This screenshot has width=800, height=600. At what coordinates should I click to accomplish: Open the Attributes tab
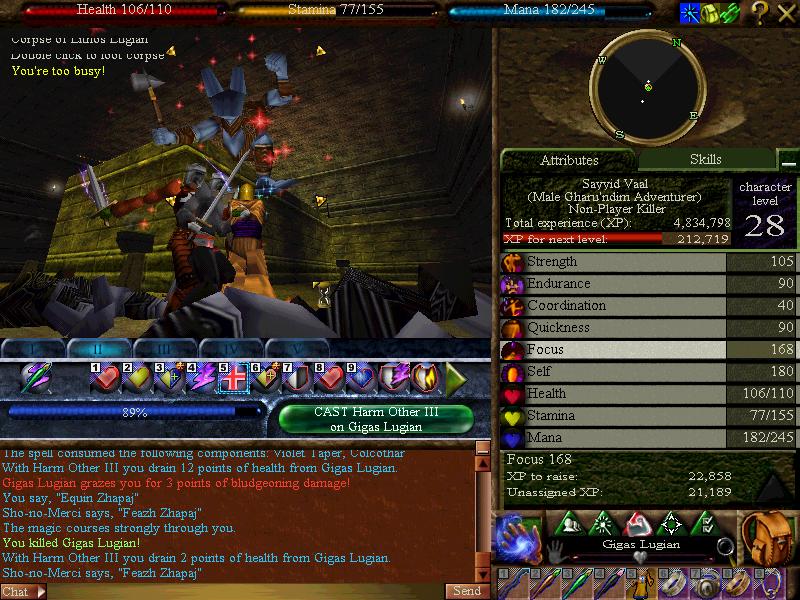tap(569, 160)
